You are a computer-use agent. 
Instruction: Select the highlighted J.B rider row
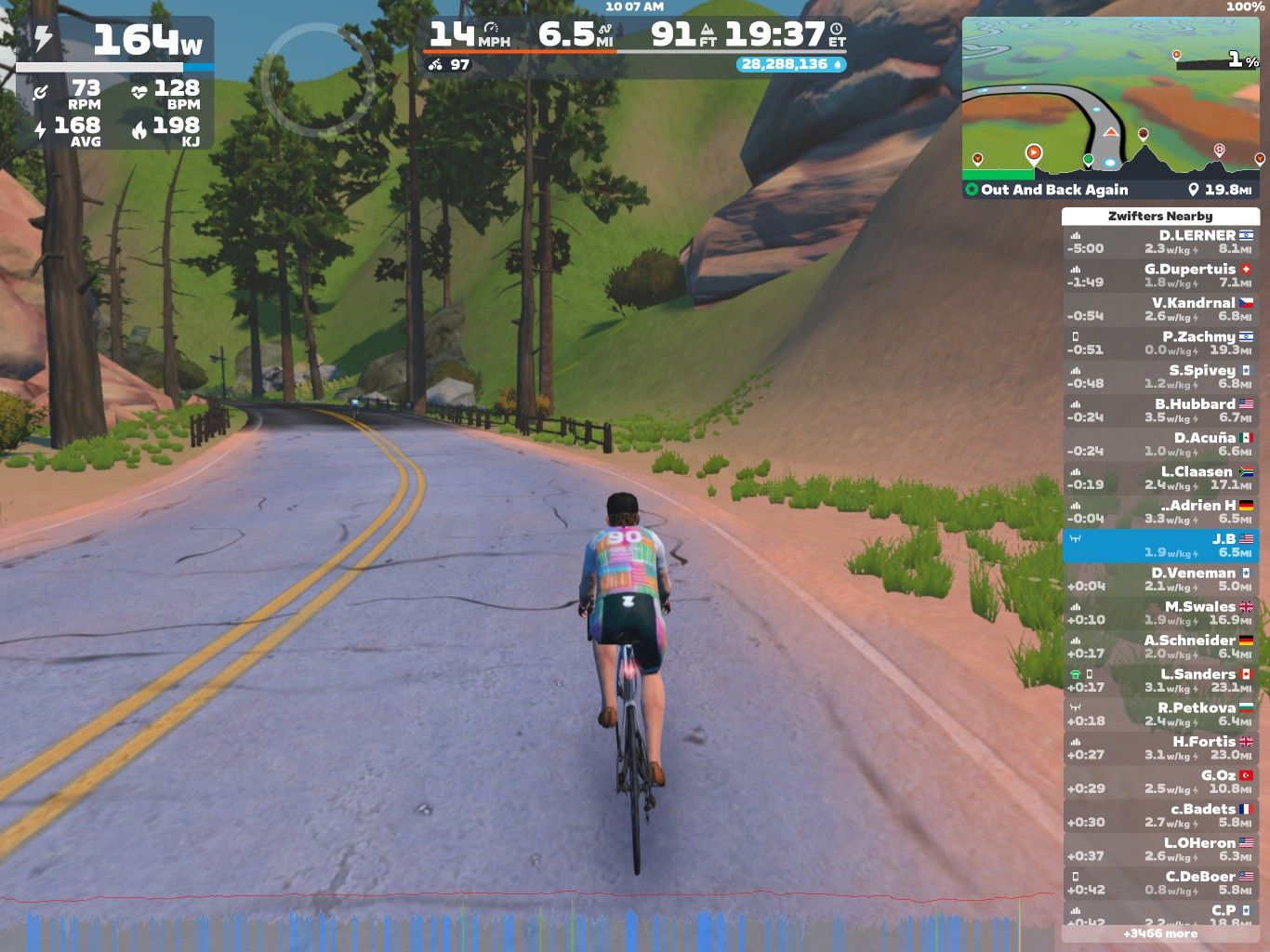1159,546
